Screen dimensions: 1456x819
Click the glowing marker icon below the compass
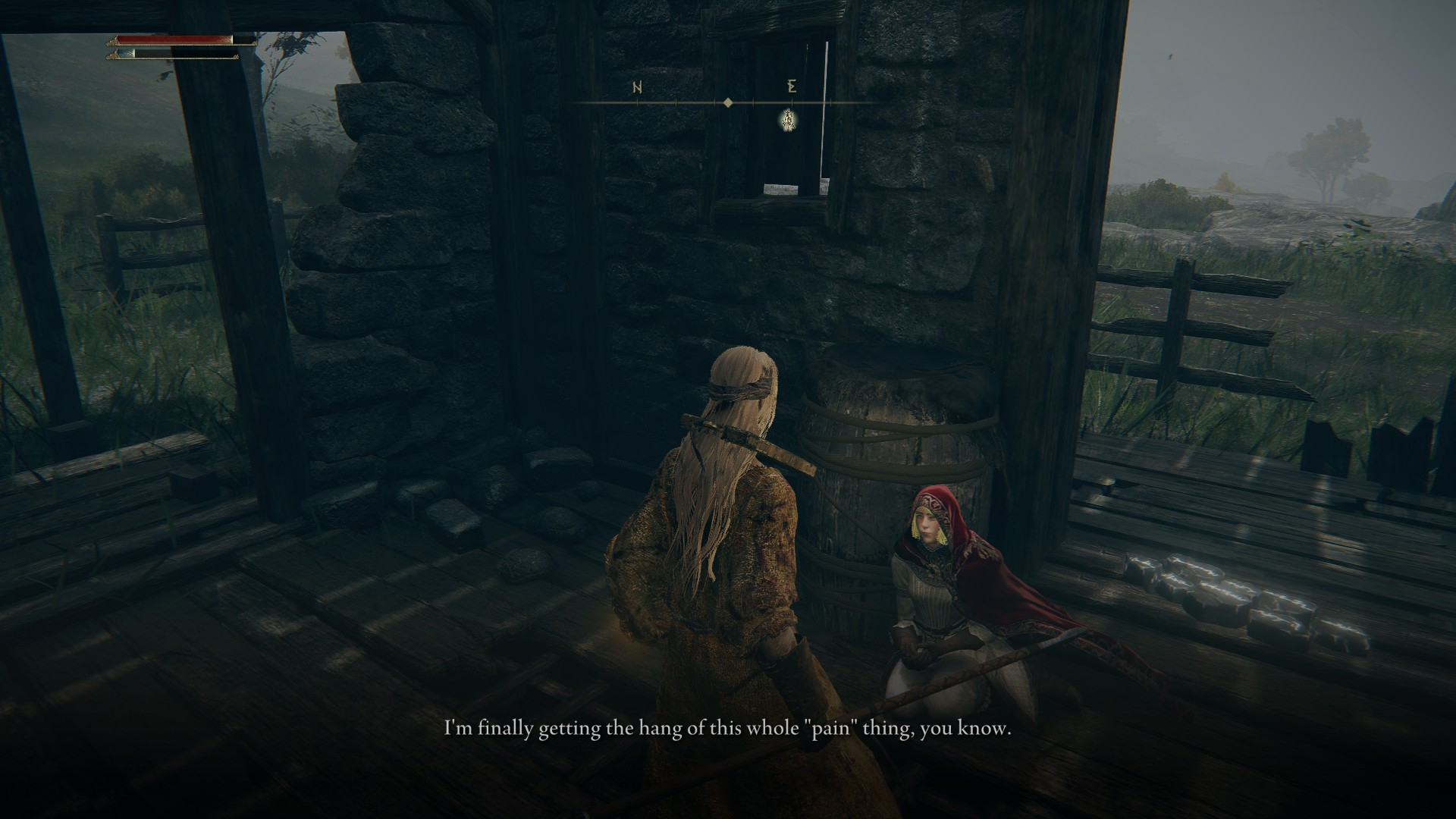point(789,120)
